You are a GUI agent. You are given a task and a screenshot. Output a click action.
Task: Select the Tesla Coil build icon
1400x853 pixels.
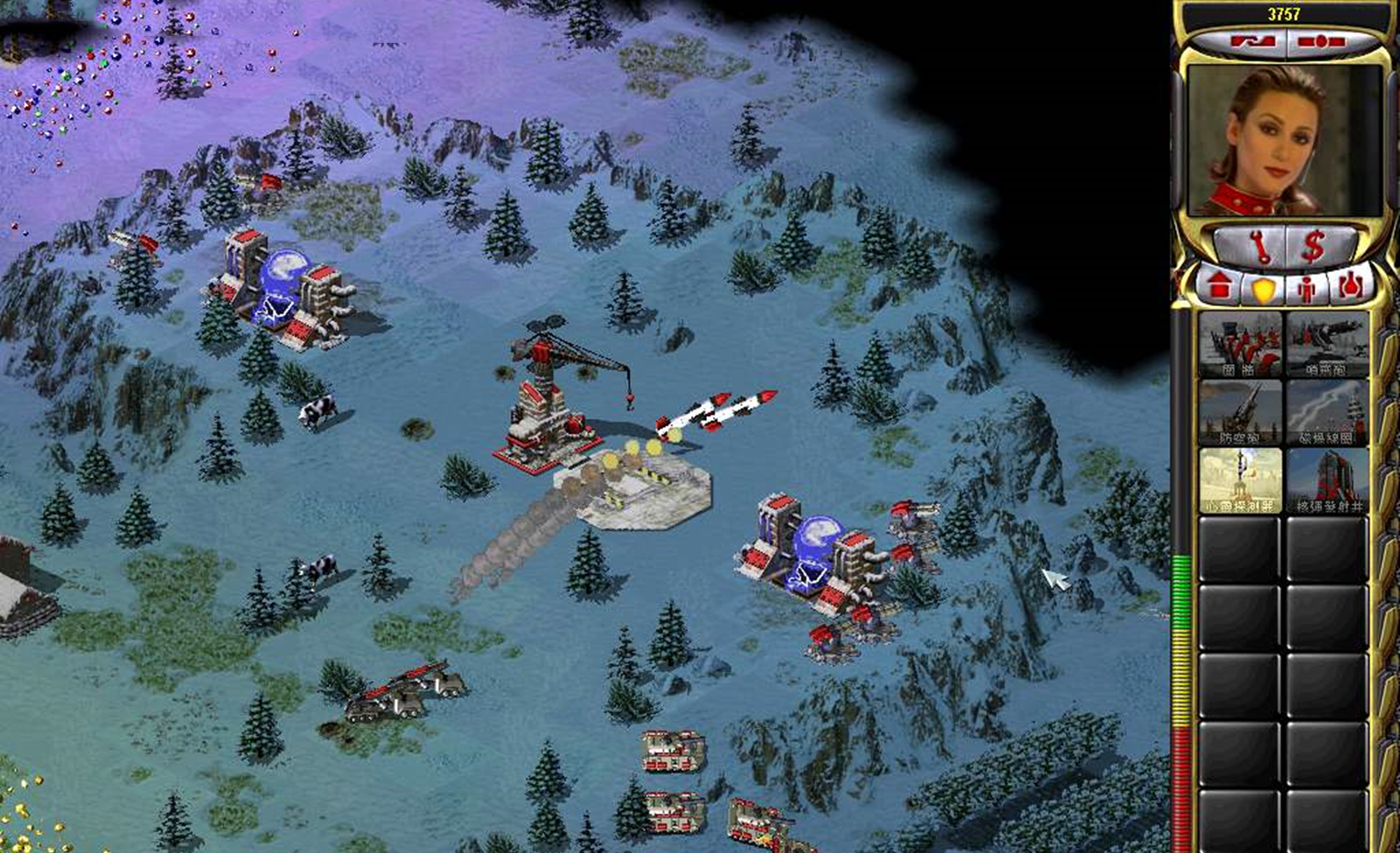[x=1326, y=411]
